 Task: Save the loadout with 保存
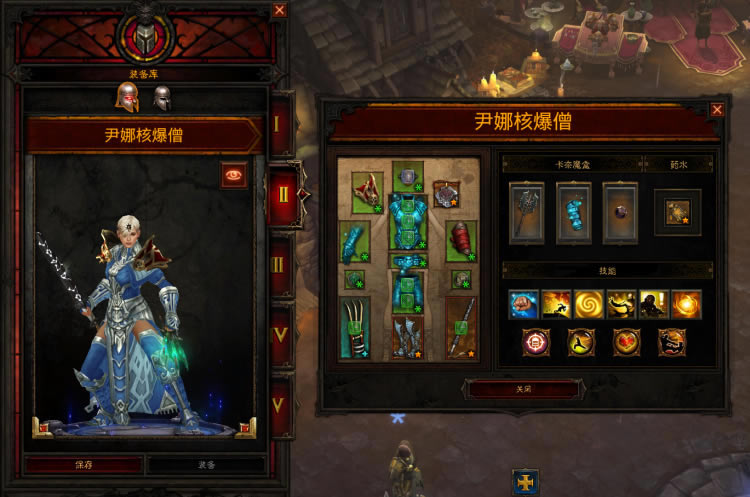(x=84, y=465)
